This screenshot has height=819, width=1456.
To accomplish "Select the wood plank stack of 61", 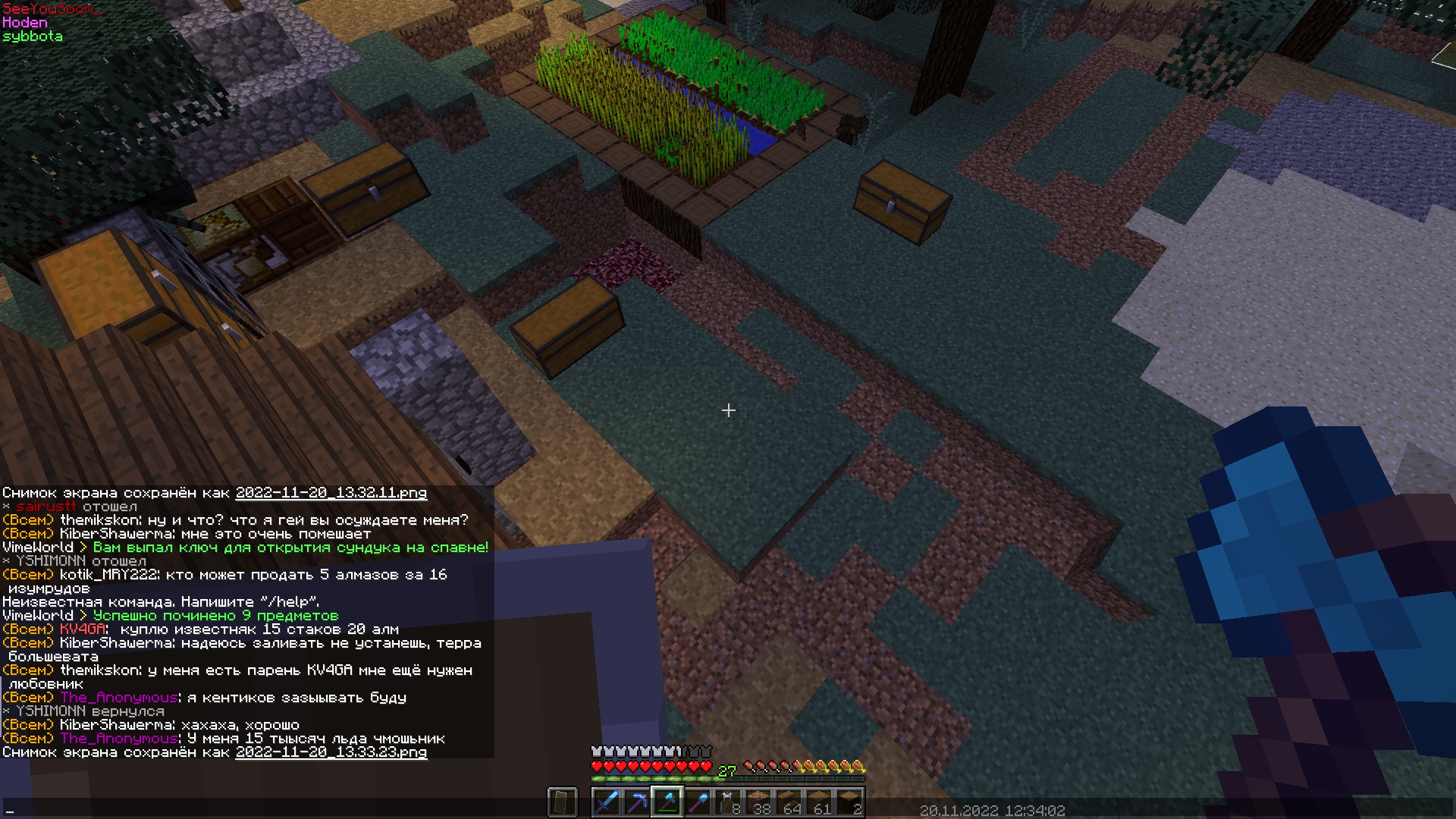I will click(x=819, y=802).
